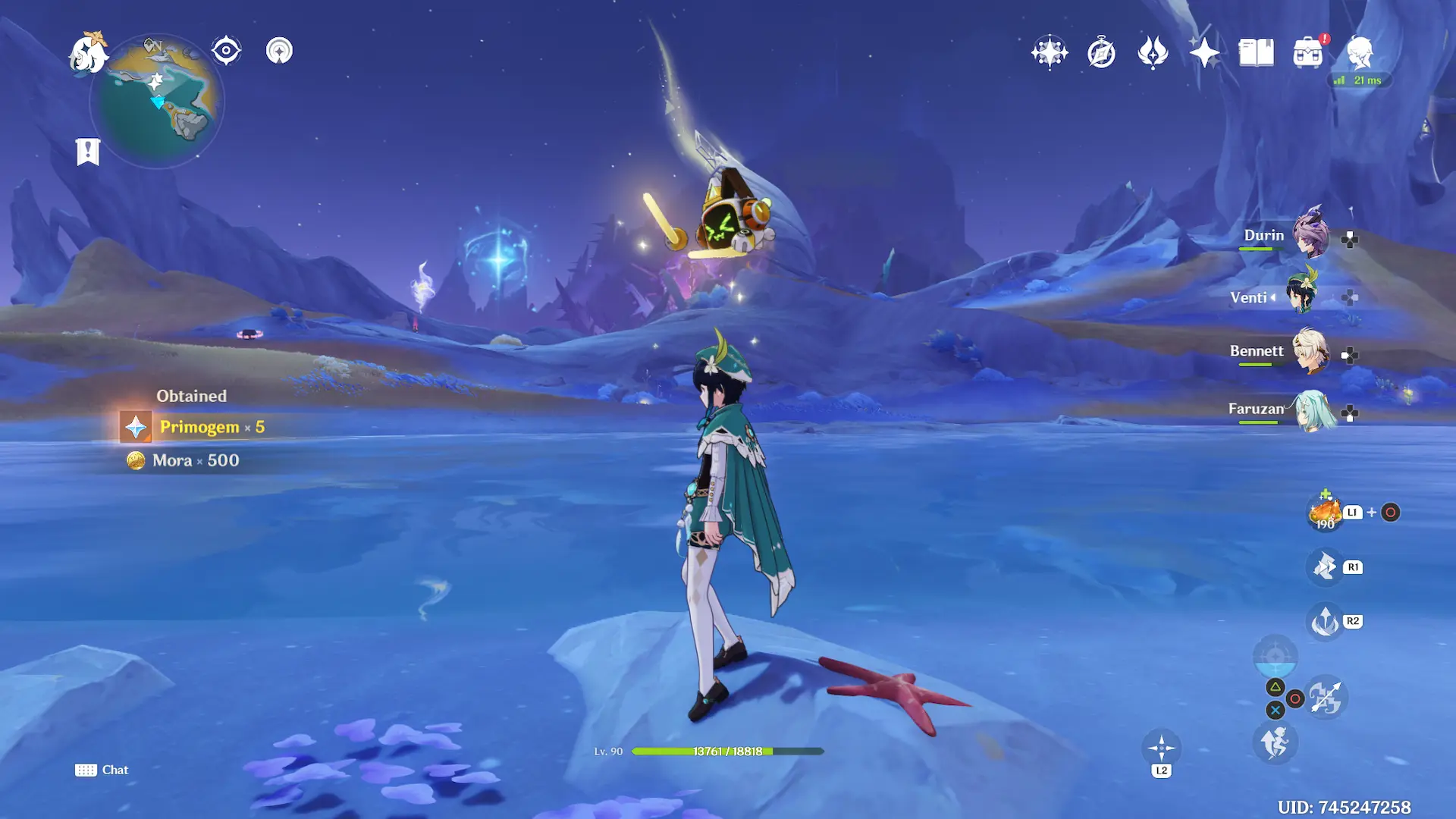This screenshot has height=819, width=1456.
Task: Open the Wish star icon
Action: click(x=1050, y=53)
